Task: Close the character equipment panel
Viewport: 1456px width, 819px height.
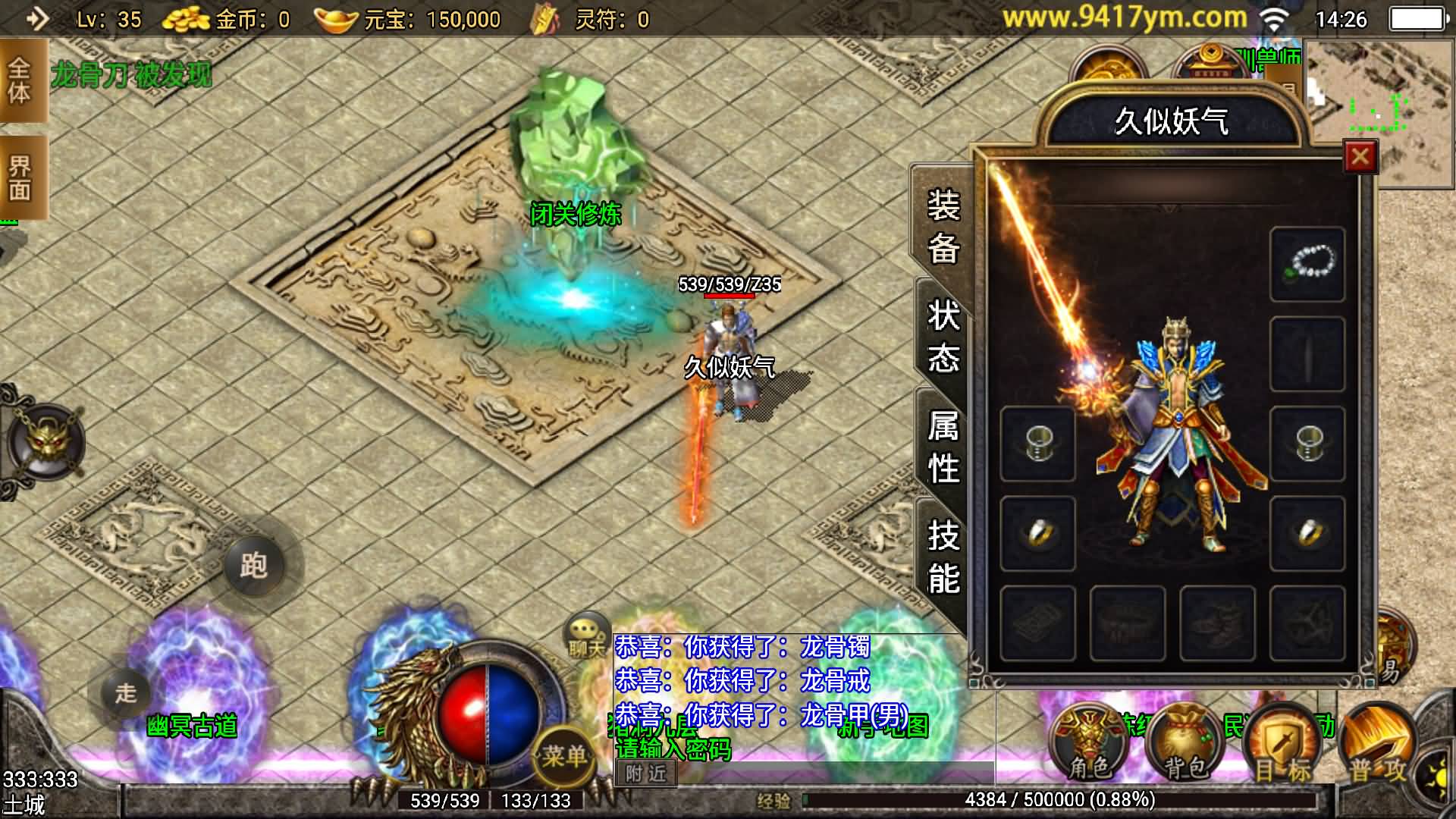Action: pyautogui.click(x=1360, y=157)
